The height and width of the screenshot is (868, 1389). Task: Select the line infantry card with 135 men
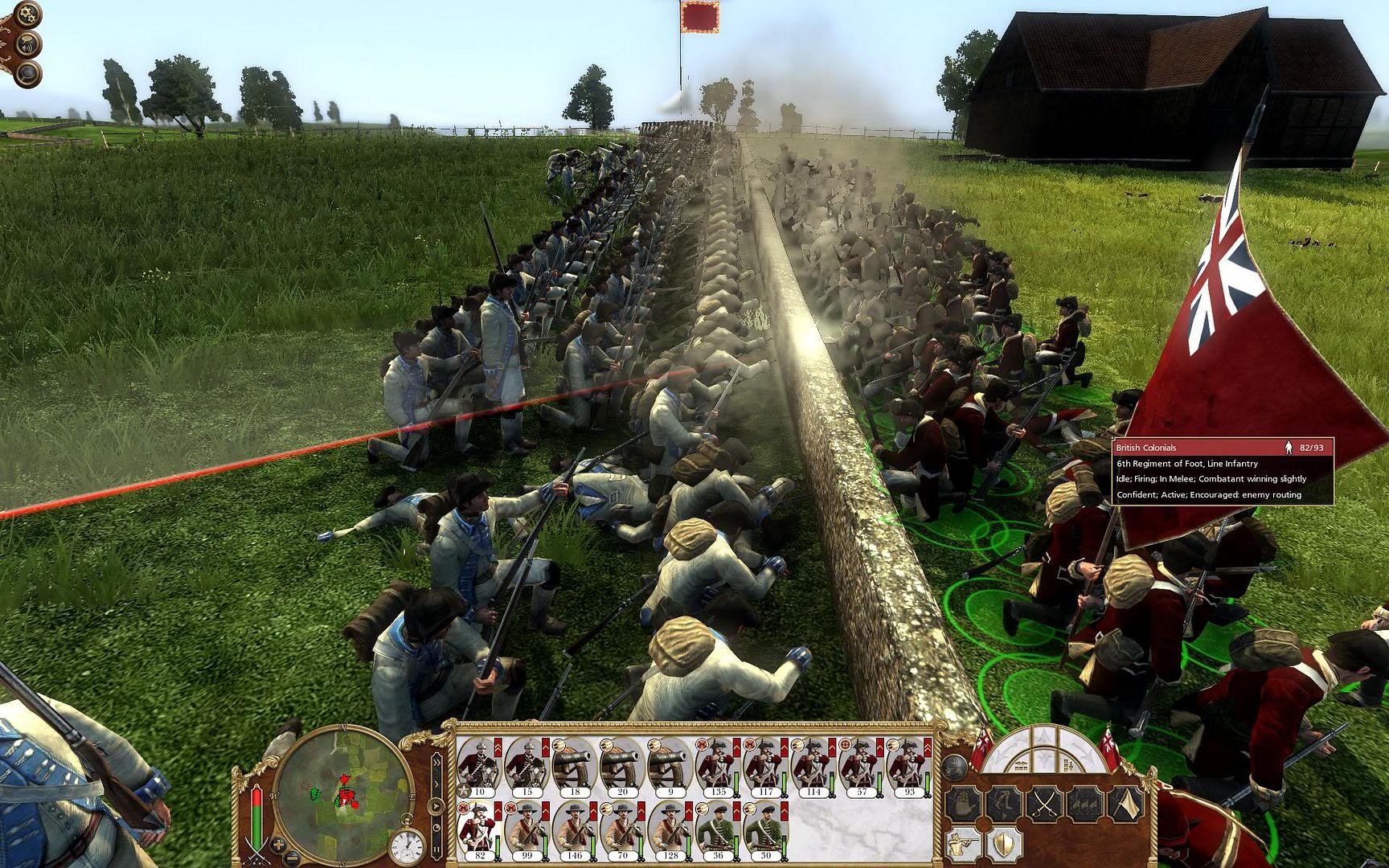(x=717, y=765)
